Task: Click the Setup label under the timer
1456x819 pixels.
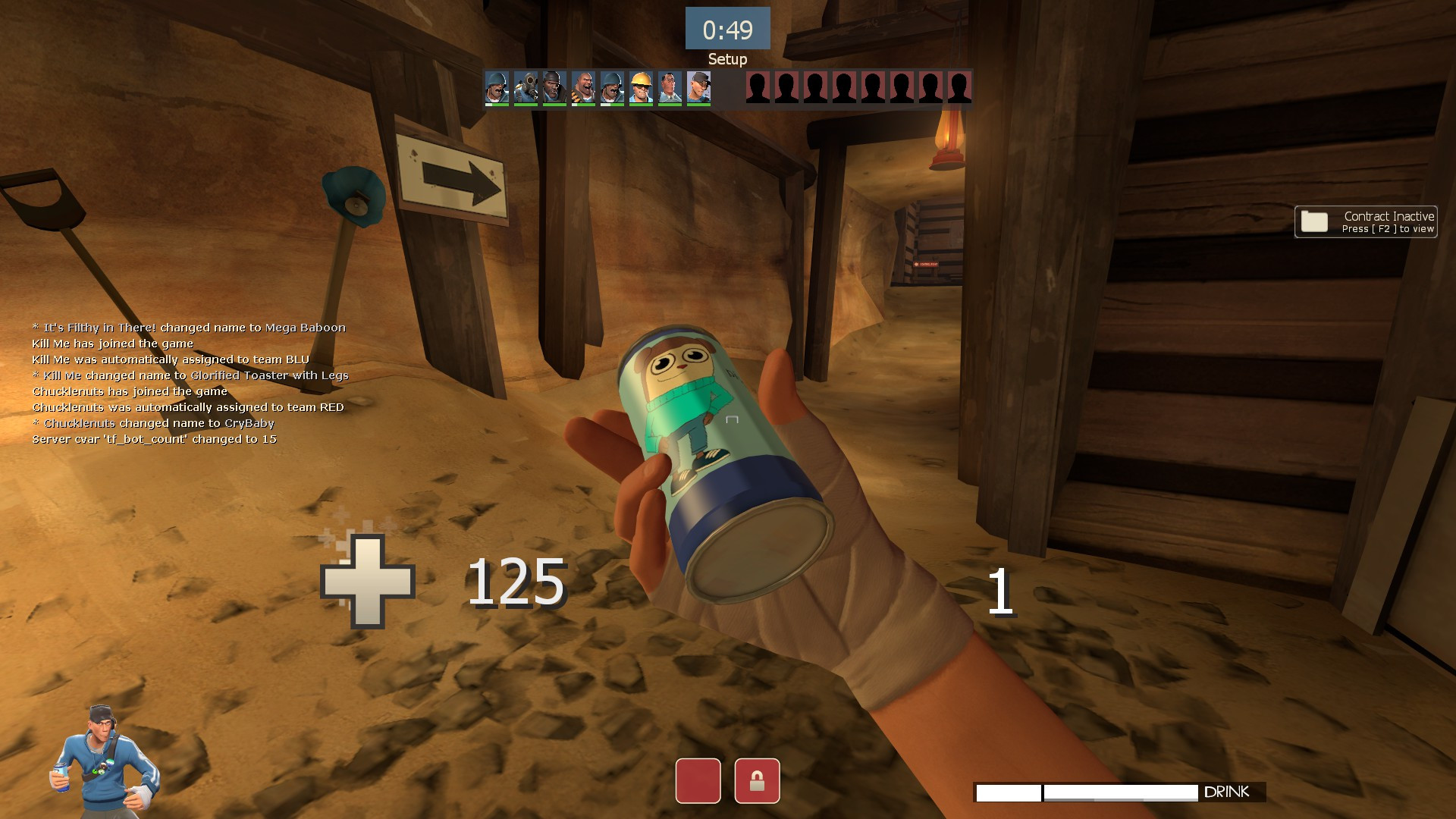Action: (727, 58)
